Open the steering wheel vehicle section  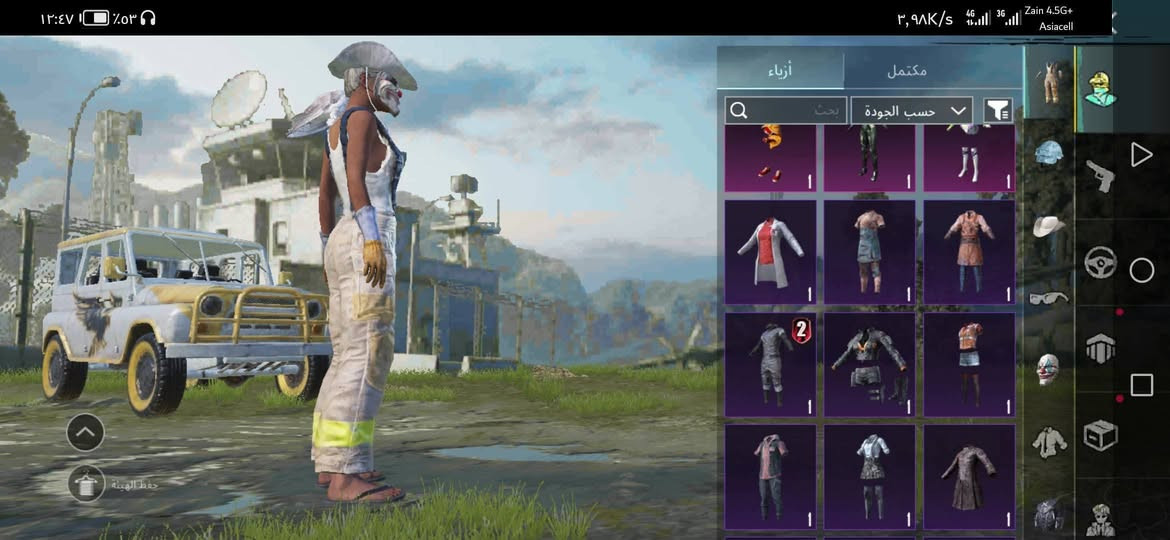1100,263
